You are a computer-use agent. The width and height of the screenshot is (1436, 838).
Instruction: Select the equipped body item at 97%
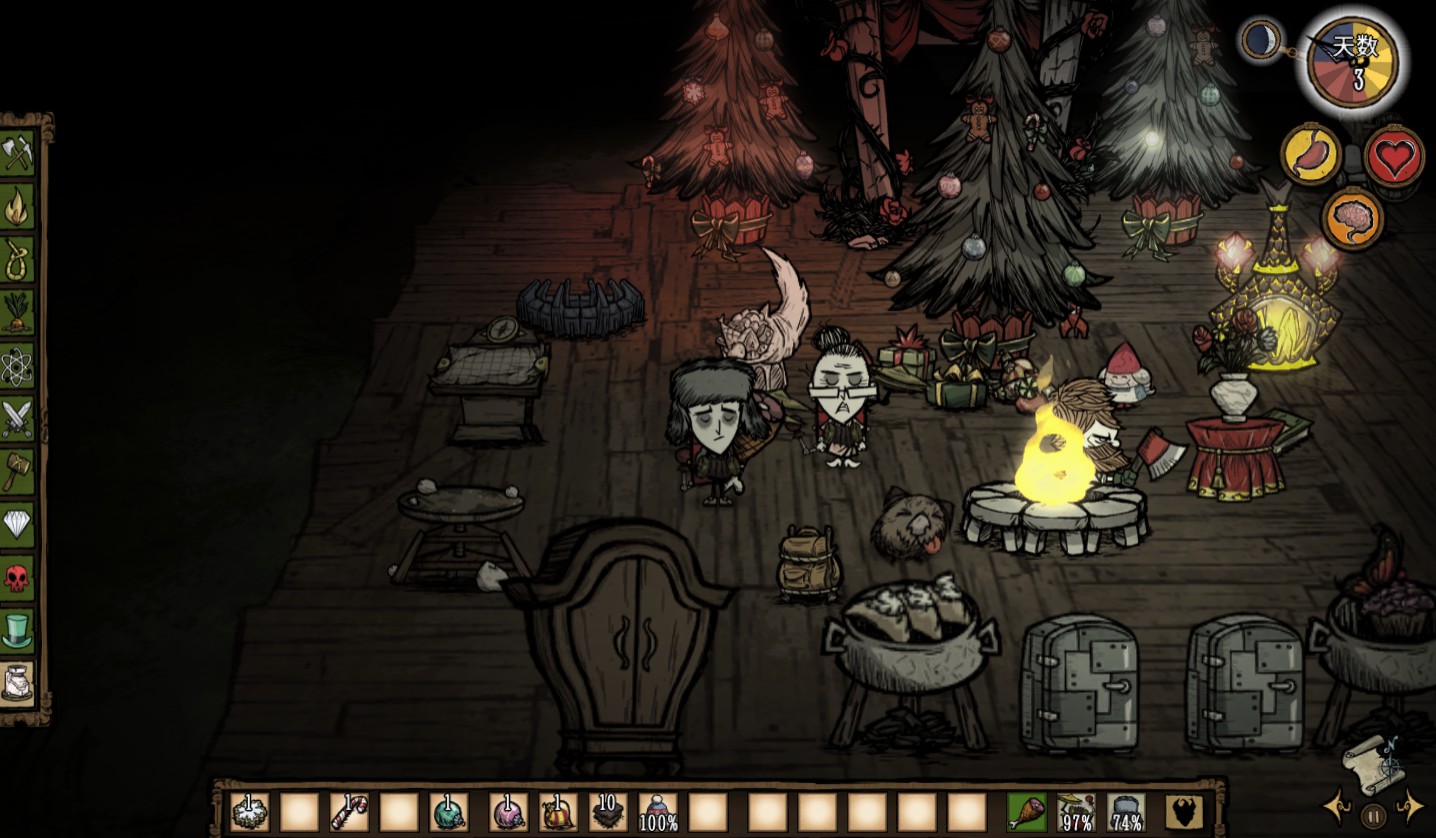(1076, 811)
